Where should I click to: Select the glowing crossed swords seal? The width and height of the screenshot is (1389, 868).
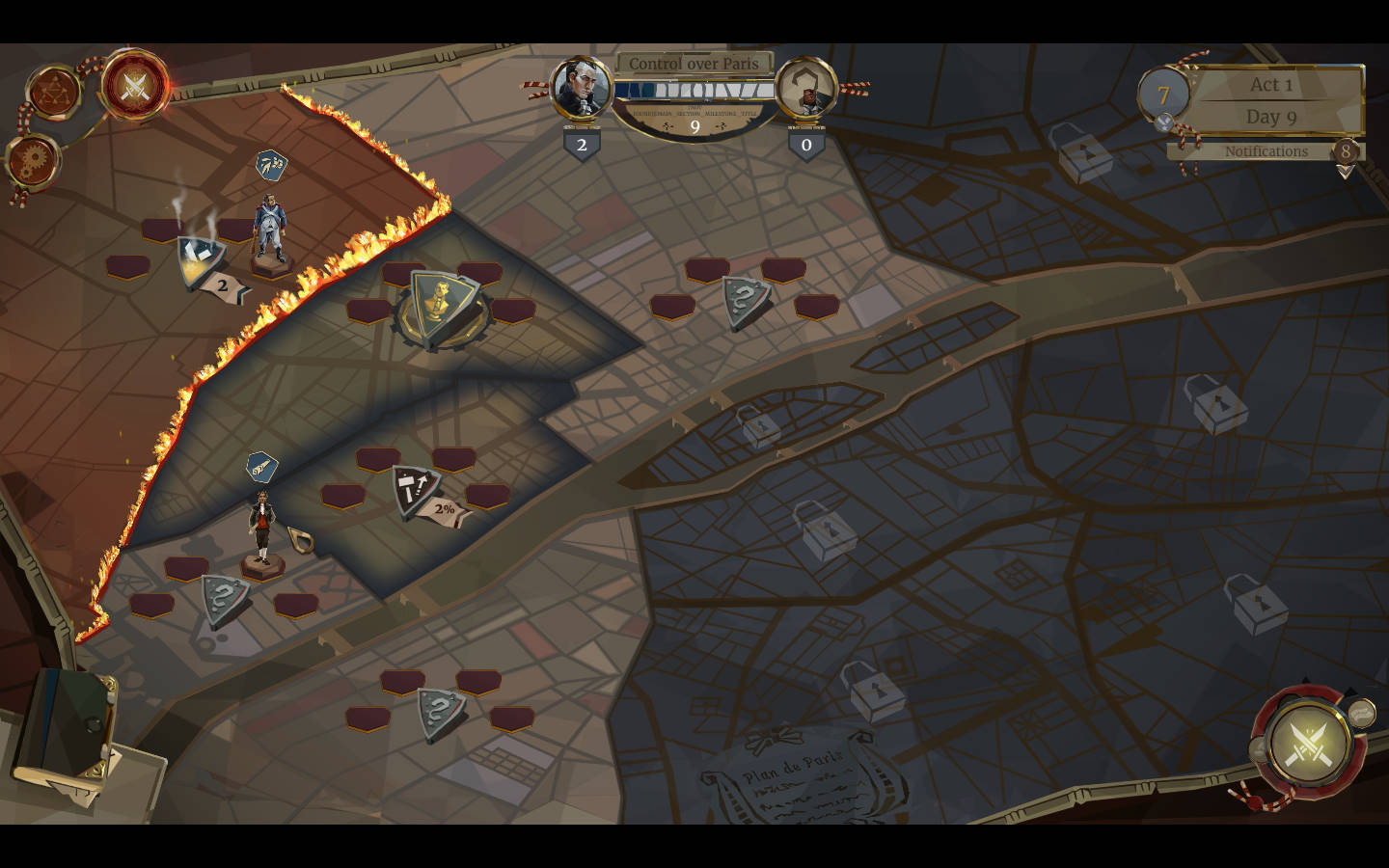coord(134,87)
